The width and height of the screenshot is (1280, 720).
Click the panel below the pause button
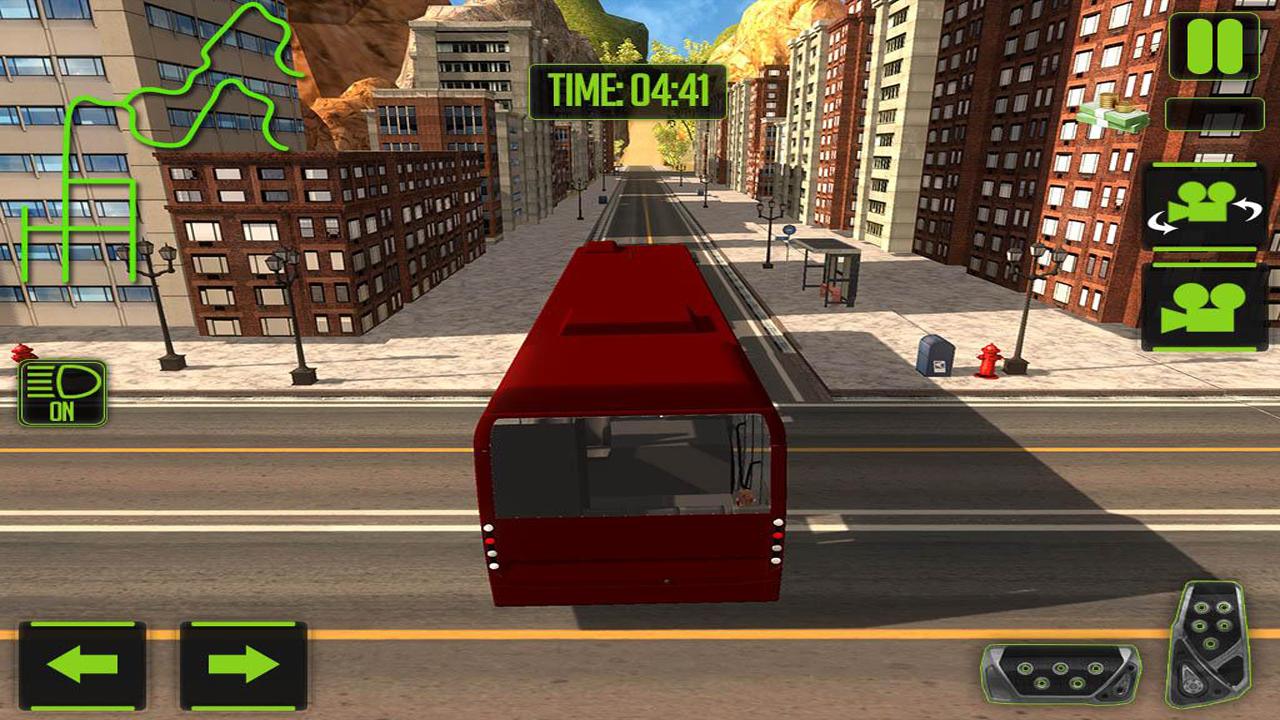point(1211,113)
